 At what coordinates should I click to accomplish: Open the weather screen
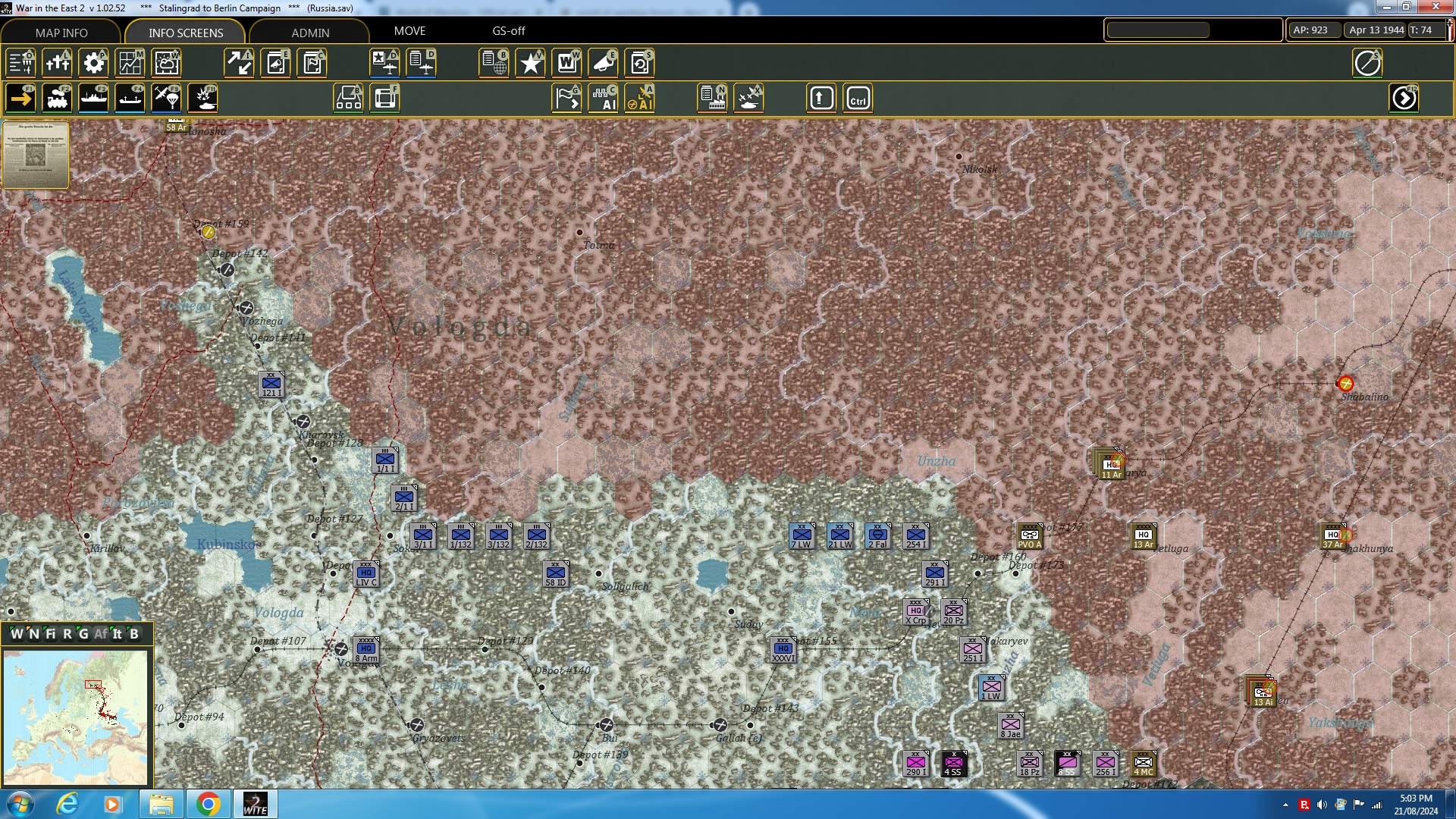coord(166,63)
